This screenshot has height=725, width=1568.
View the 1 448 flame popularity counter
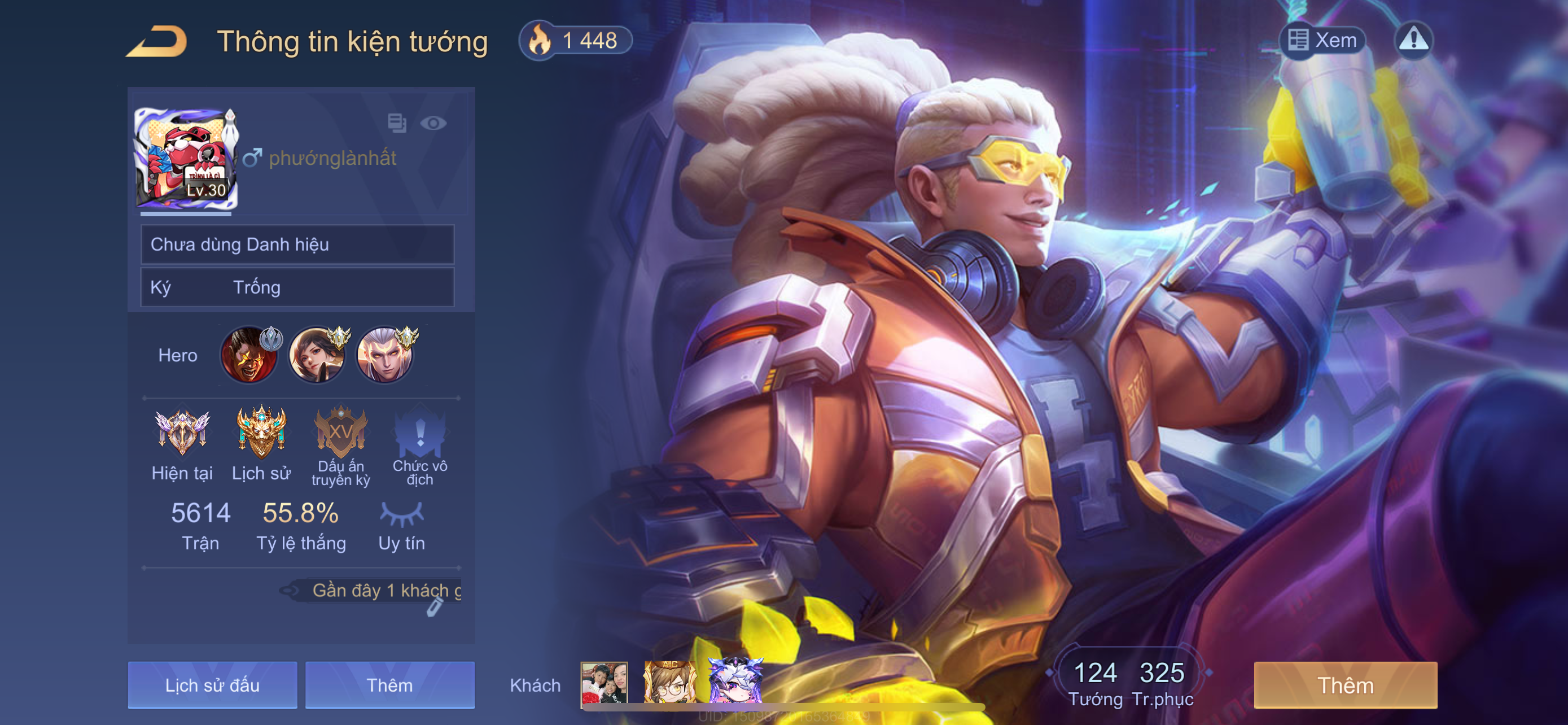point(575,41)
